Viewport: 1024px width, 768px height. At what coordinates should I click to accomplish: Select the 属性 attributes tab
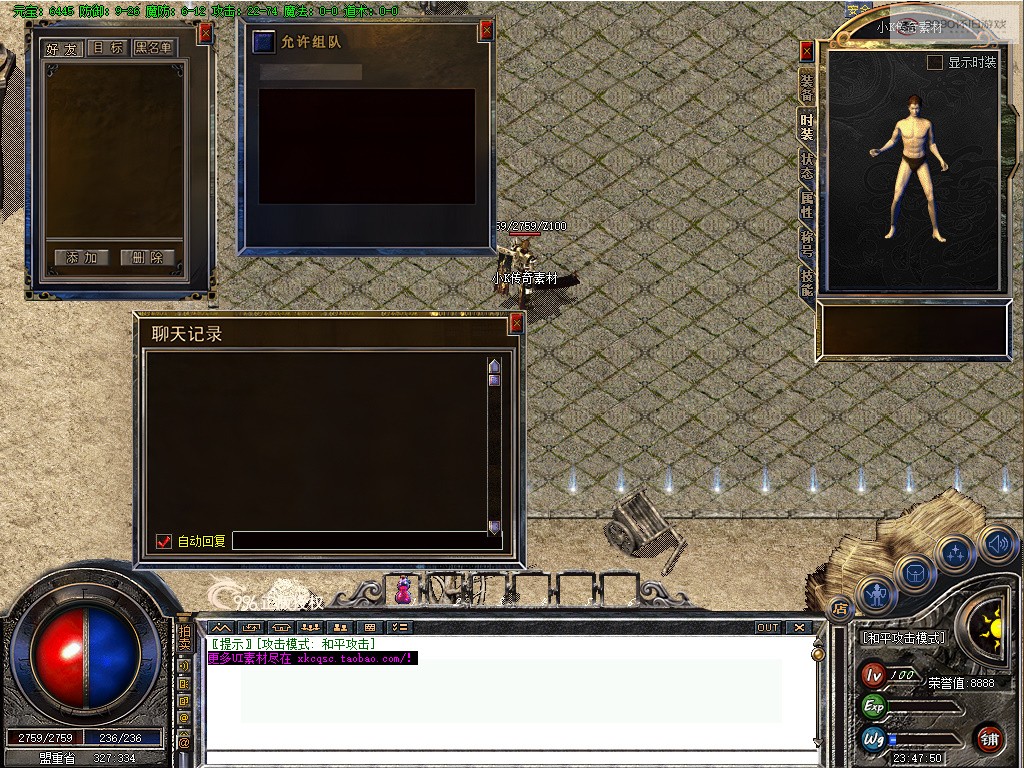tap(806, 205)
